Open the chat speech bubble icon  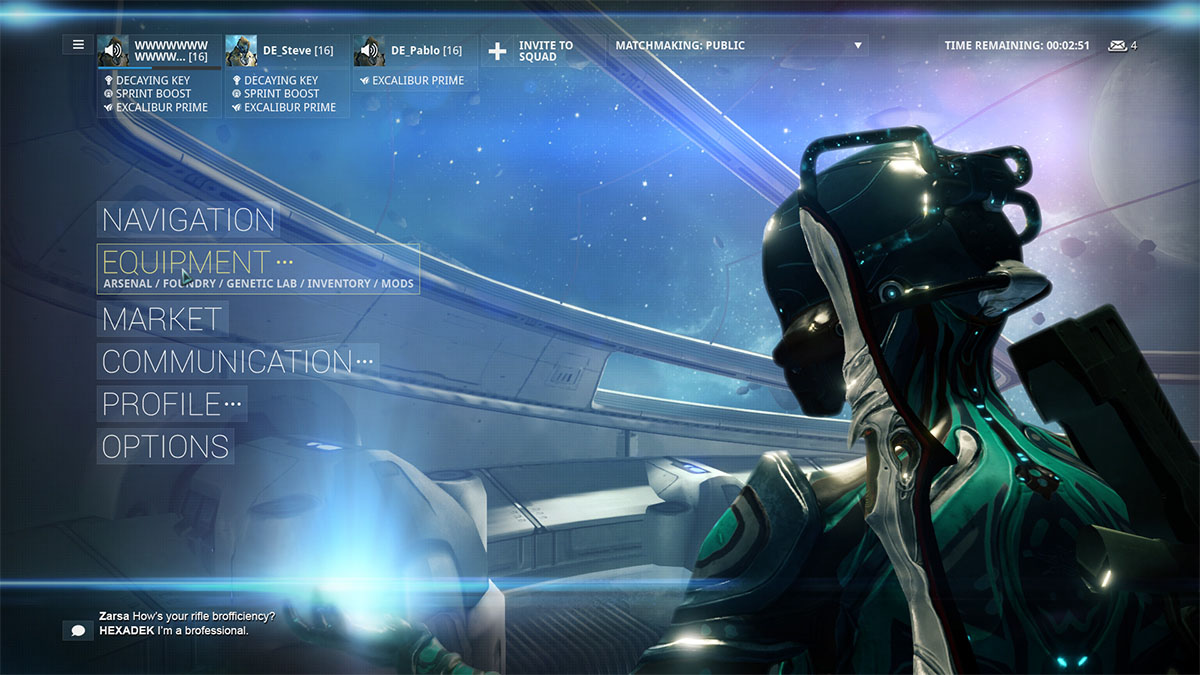77,630
